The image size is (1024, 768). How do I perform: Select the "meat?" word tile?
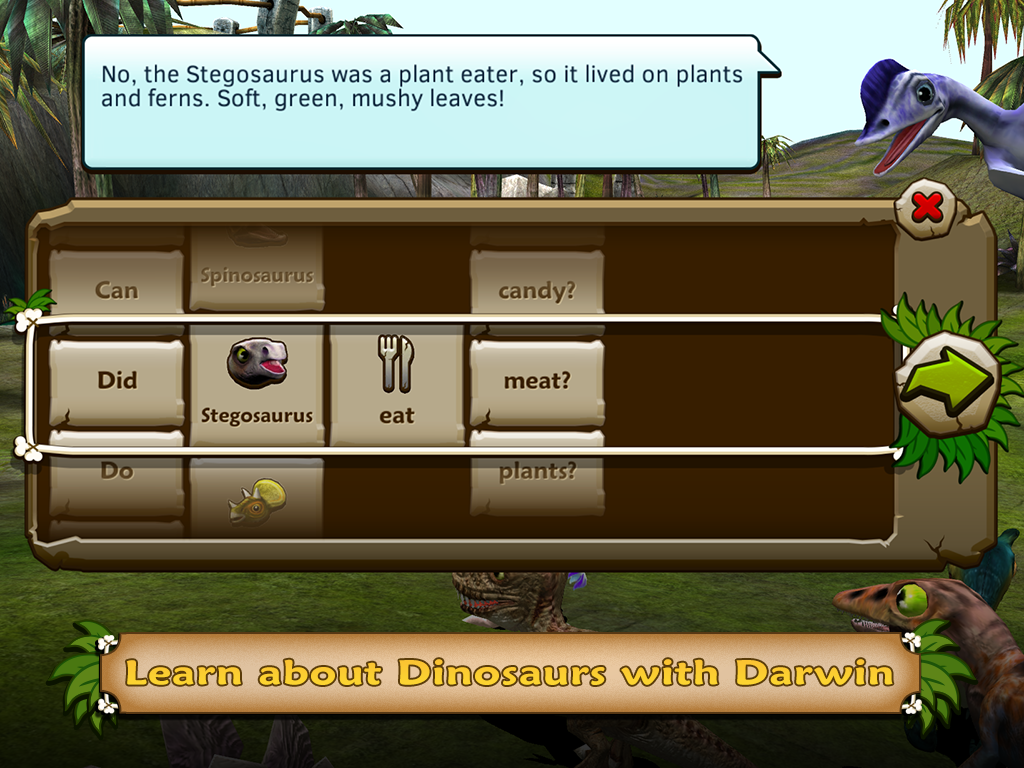click(x=537, y=382)
